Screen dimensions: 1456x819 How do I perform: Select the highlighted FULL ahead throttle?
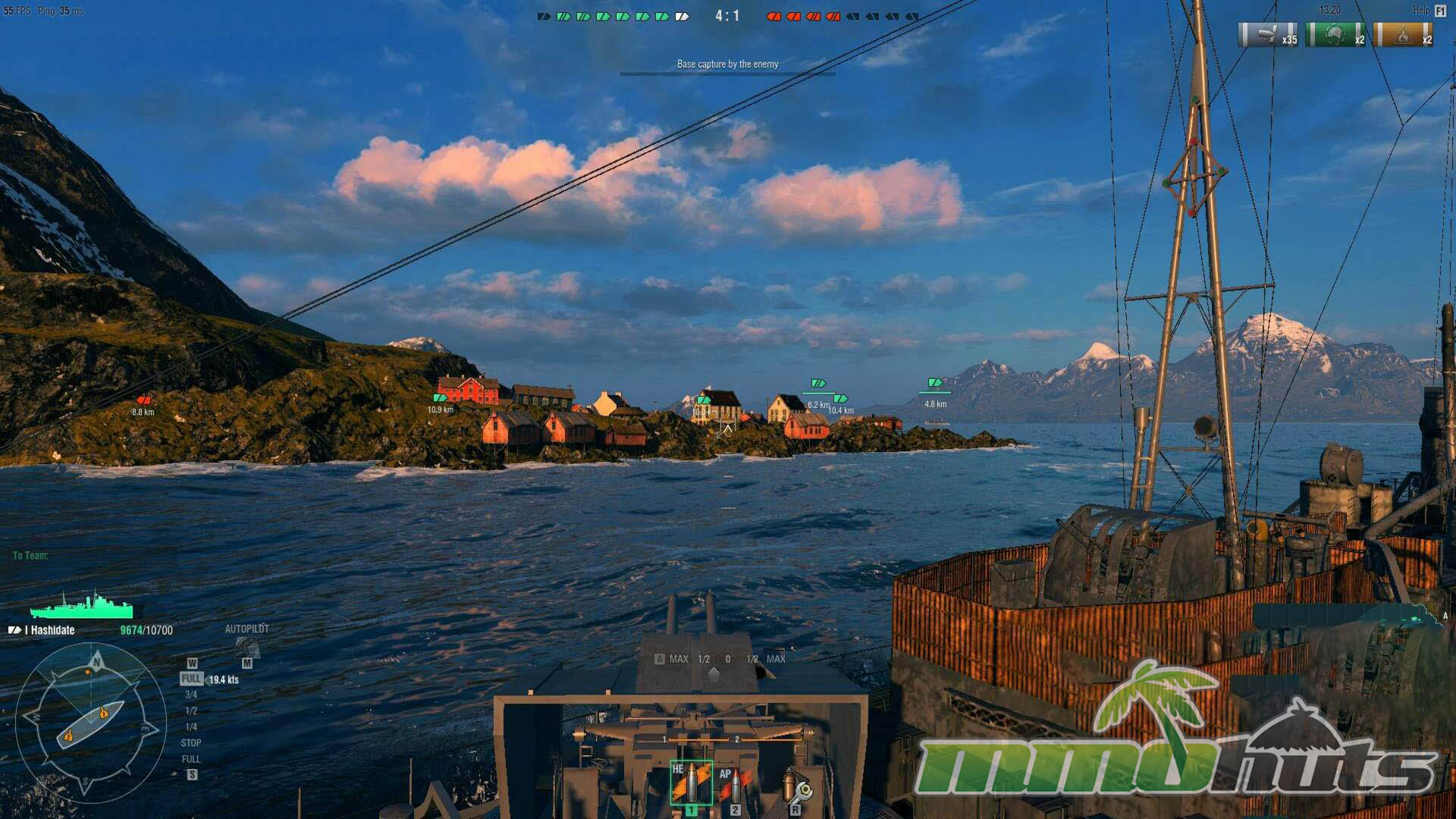(x=191, y=679)
